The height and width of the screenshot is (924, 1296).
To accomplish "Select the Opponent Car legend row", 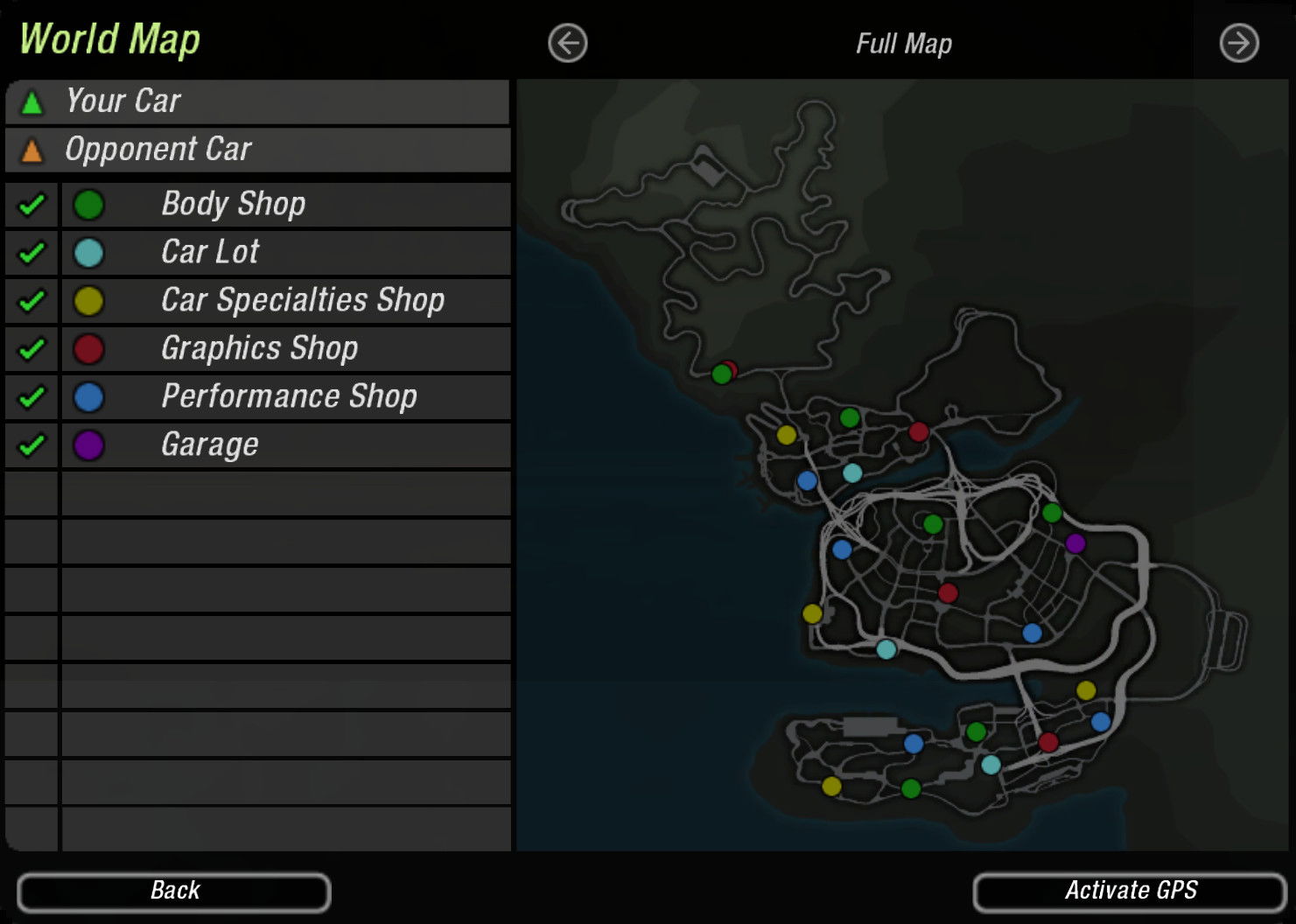I will [257, 150].
